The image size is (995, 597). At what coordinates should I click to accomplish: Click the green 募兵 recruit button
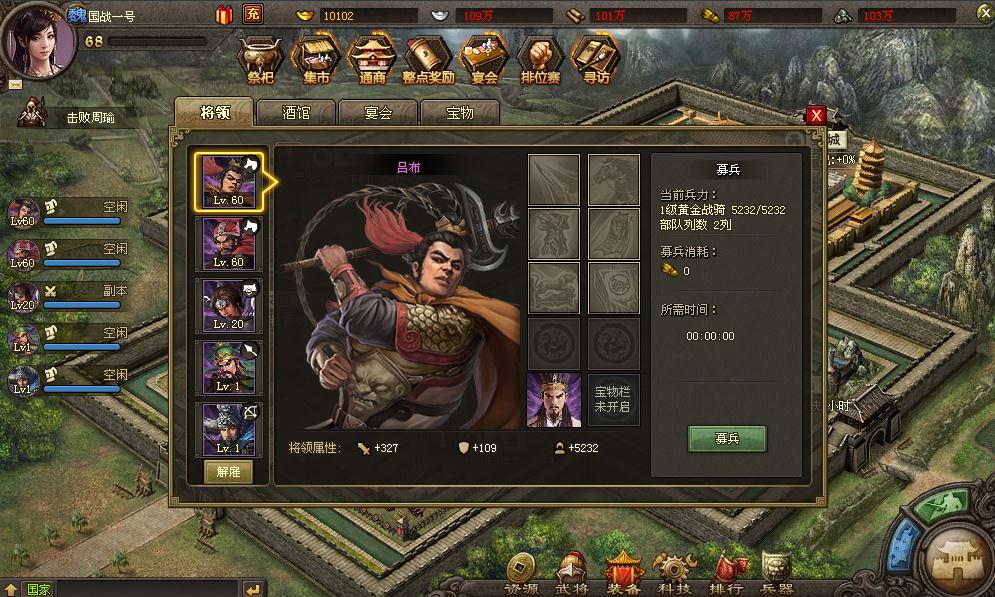727,439
